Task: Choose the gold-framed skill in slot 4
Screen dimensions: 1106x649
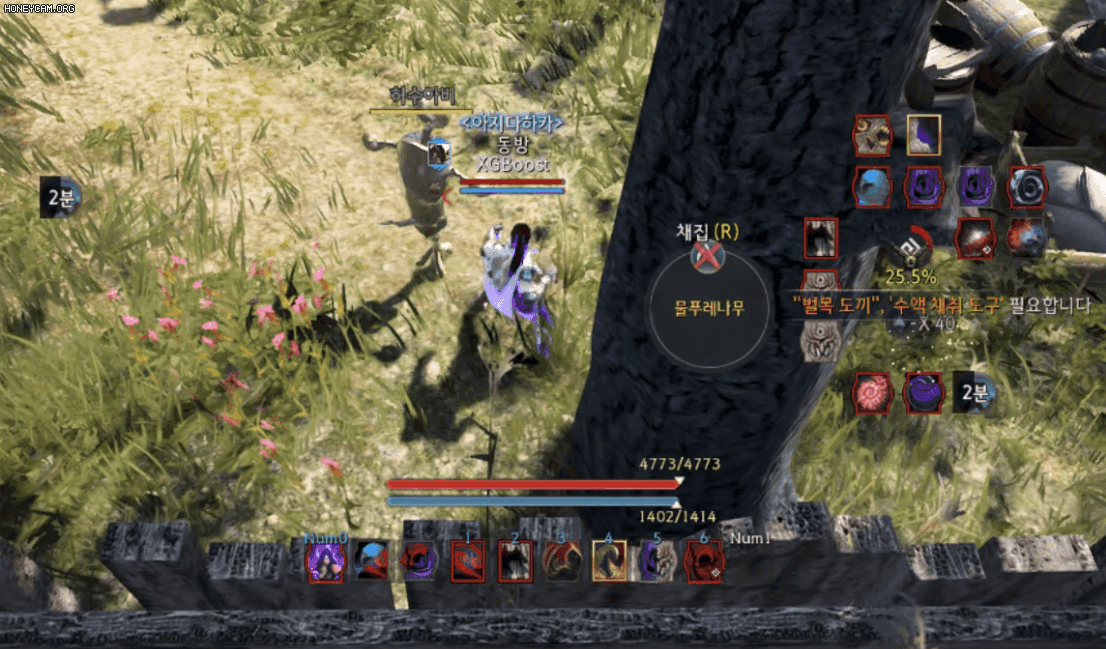Action: point(609,561)
